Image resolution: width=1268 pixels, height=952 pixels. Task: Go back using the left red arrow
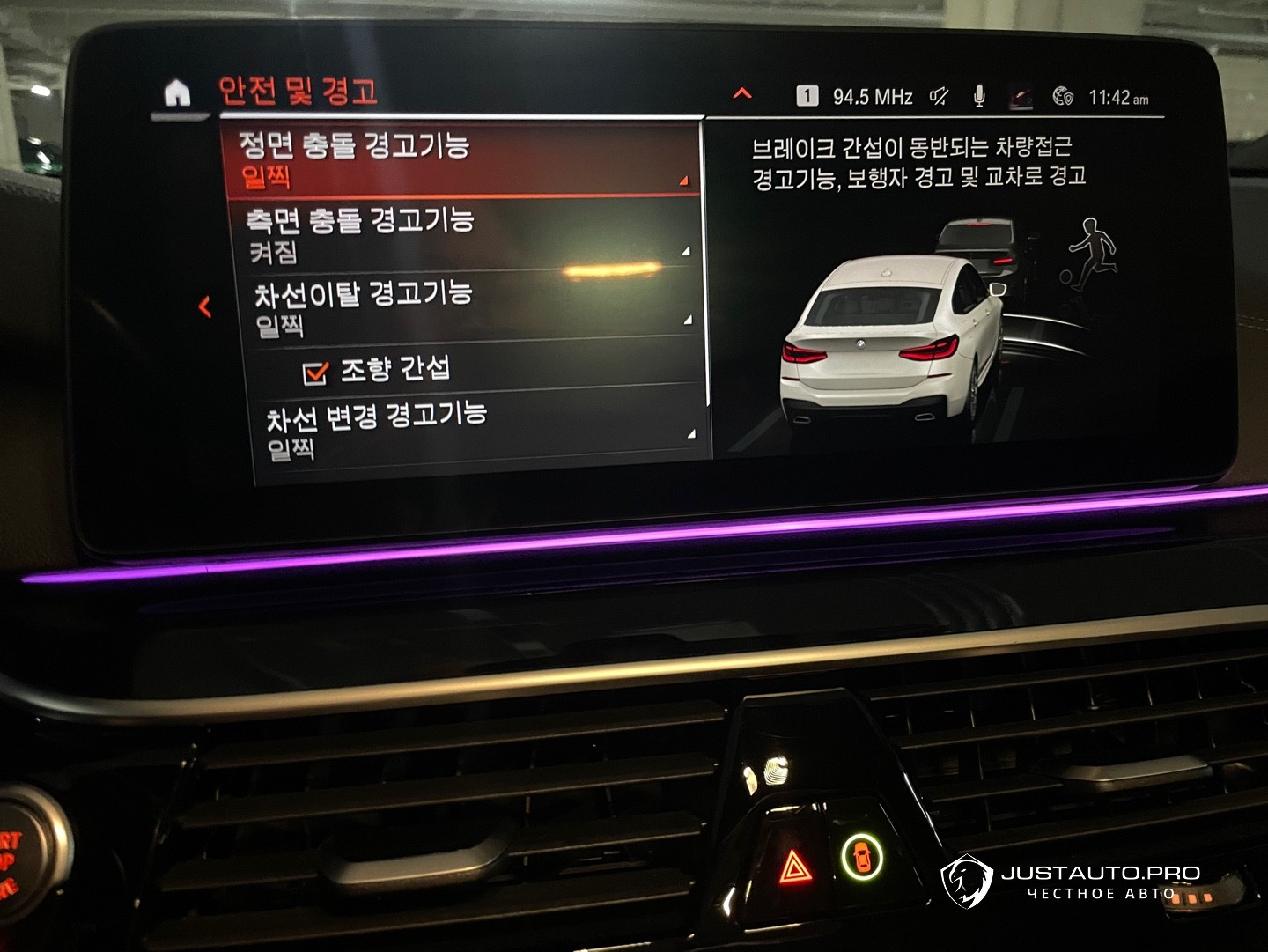coord(205,307)
